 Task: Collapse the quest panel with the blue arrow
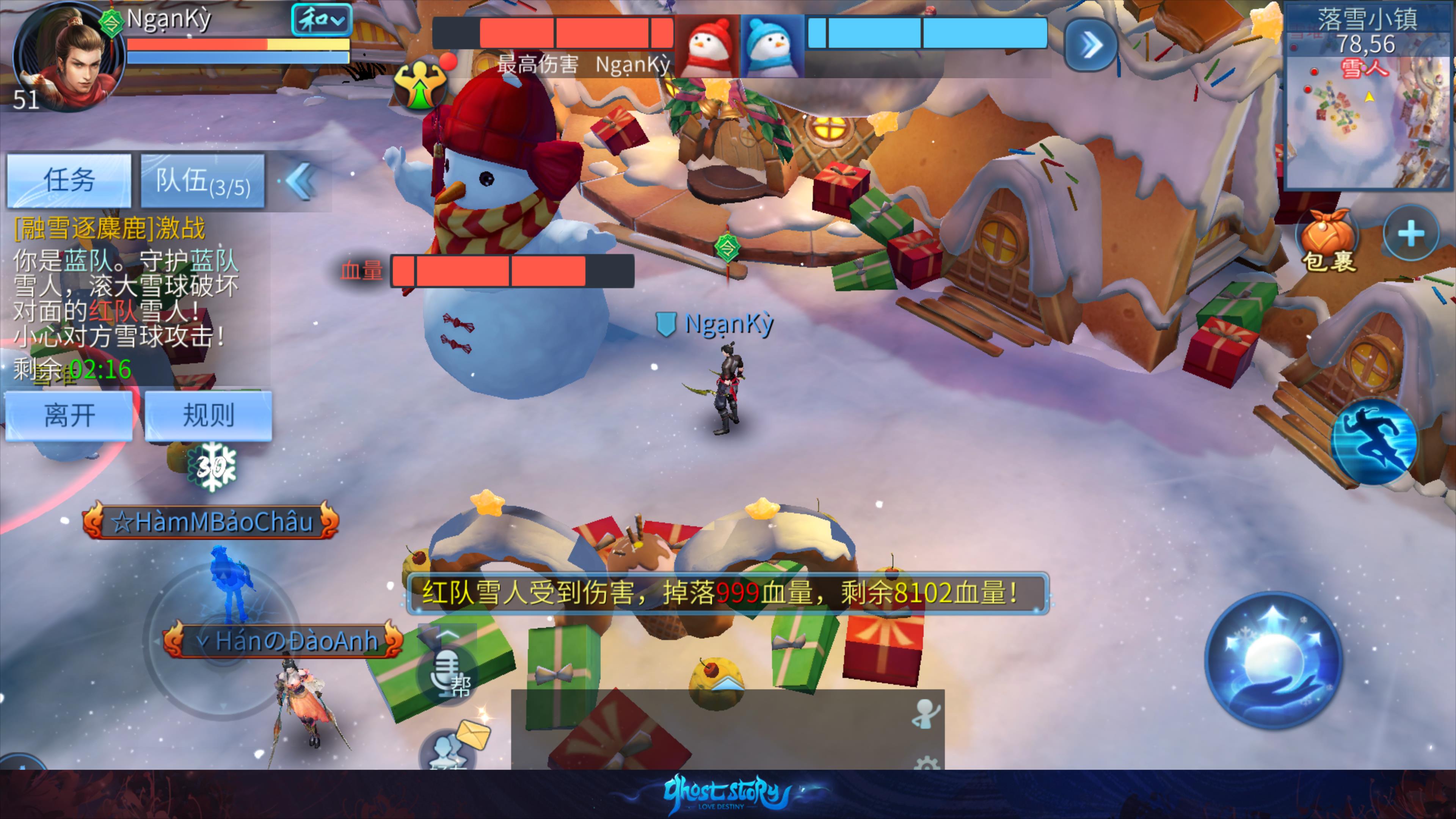[300, 181]
